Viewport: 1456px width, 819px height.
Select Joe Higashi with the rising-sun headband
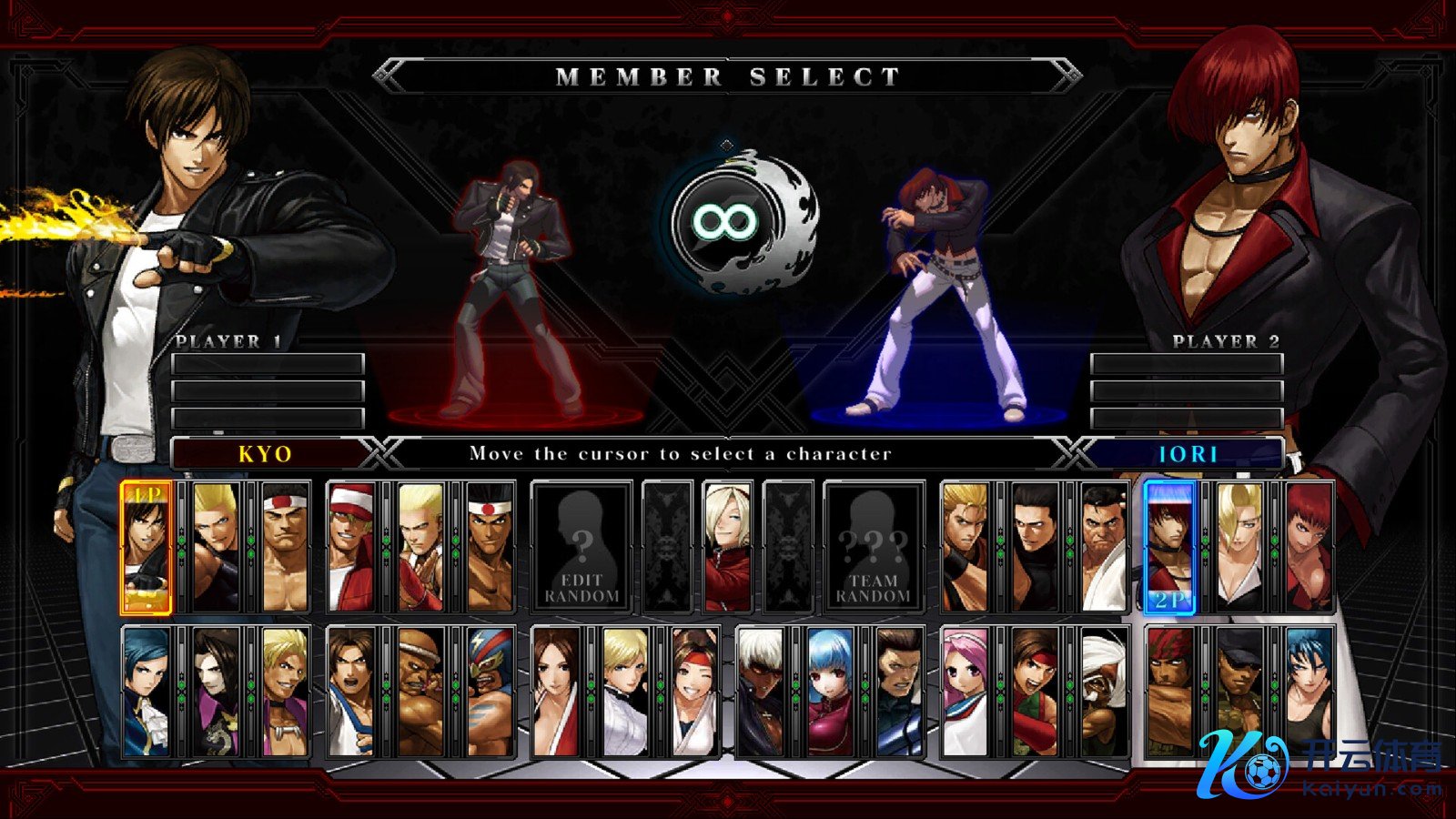[490, 547]
